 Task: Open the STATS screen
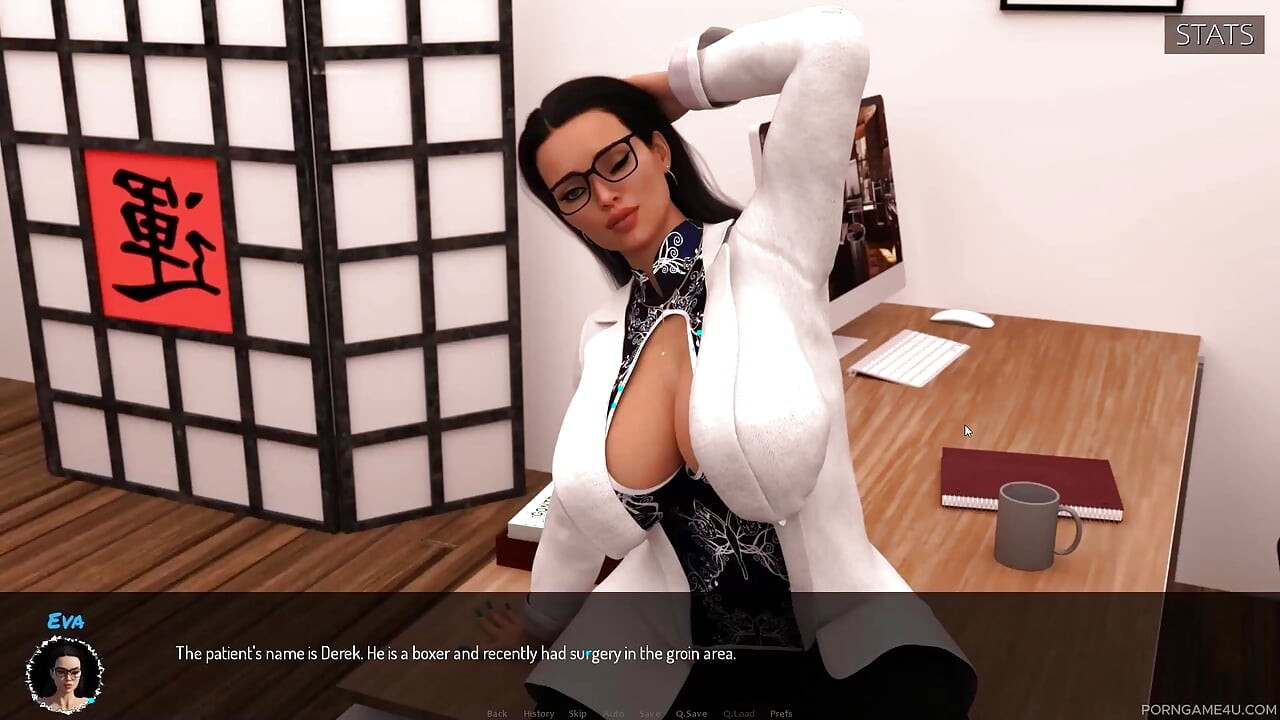[x=1213, y=34]
